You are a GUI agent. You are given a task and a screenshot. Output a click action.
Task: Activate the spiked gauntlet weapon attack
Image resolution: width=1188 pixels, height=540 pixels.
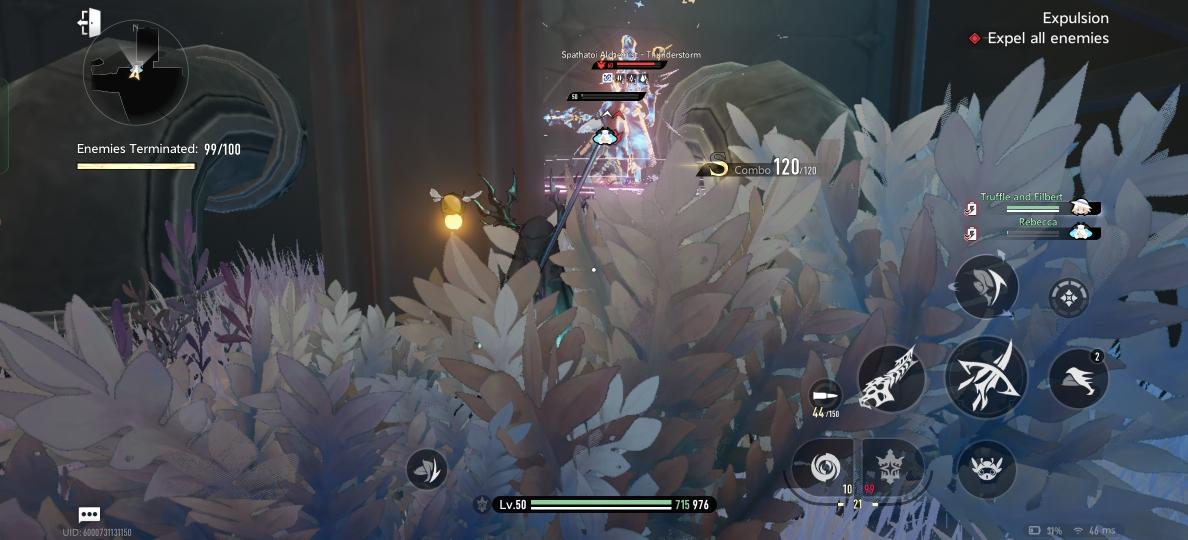click(x=891, y=378)
